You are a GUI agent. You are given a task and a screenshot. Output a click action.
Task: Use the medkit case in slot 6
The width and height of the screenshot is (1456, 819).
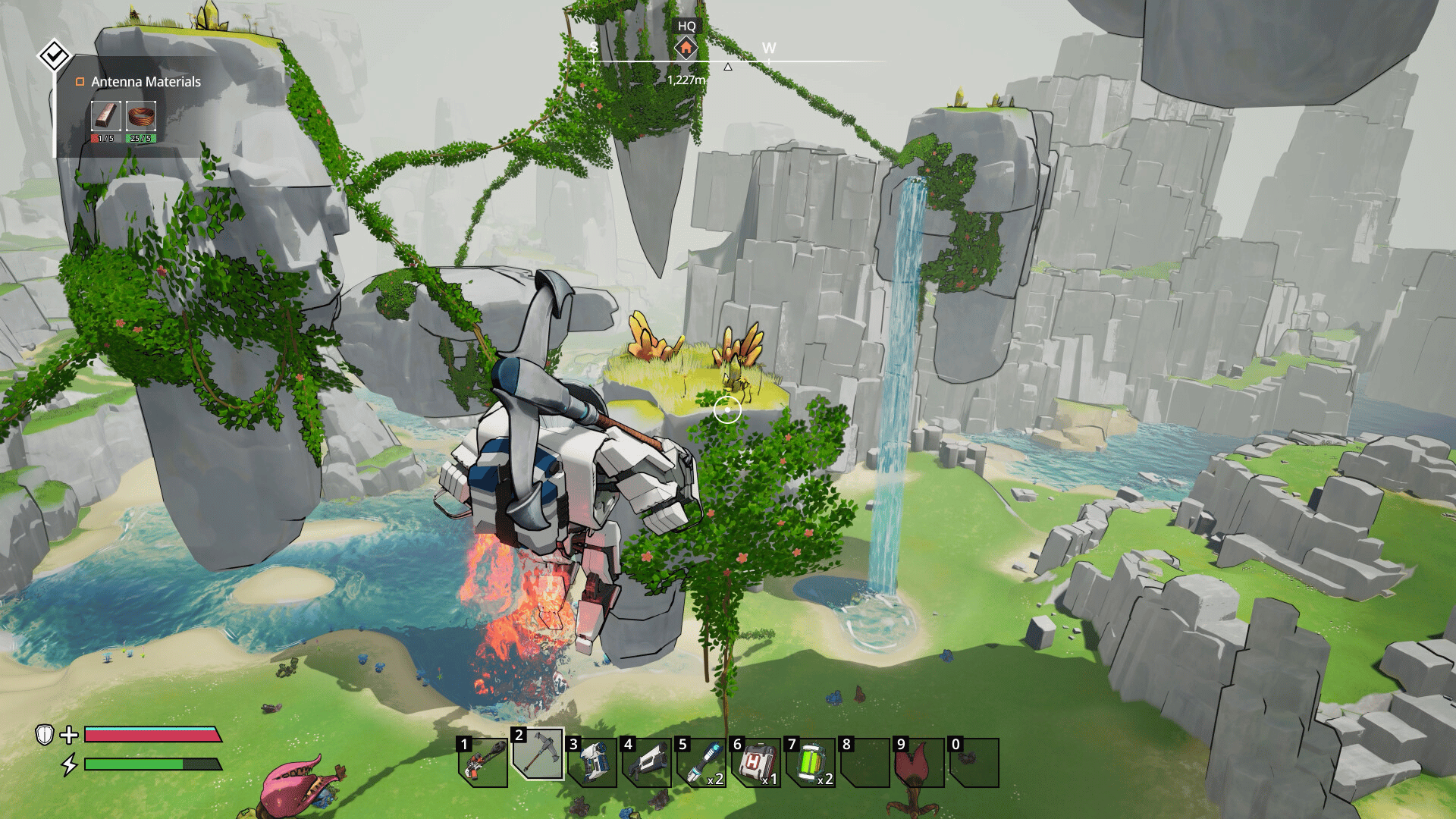[x=756, y=761]
